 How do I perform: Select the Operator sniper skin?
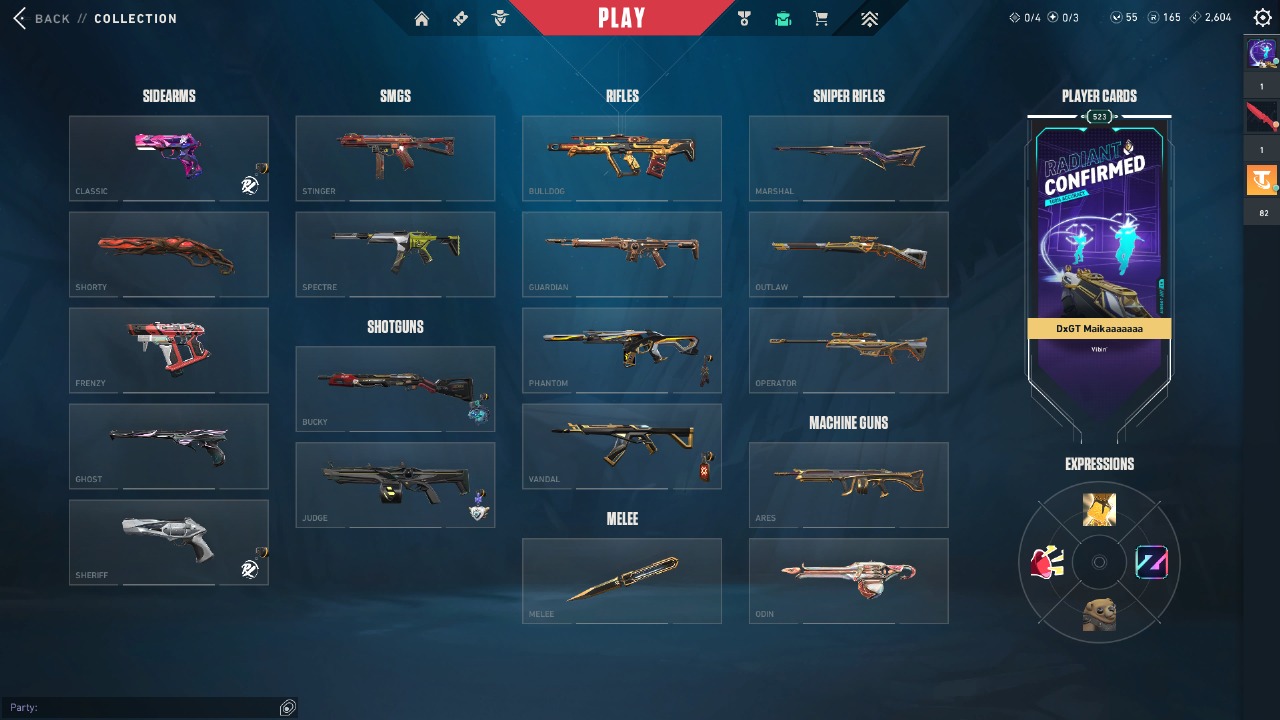(x=848, y=350)
